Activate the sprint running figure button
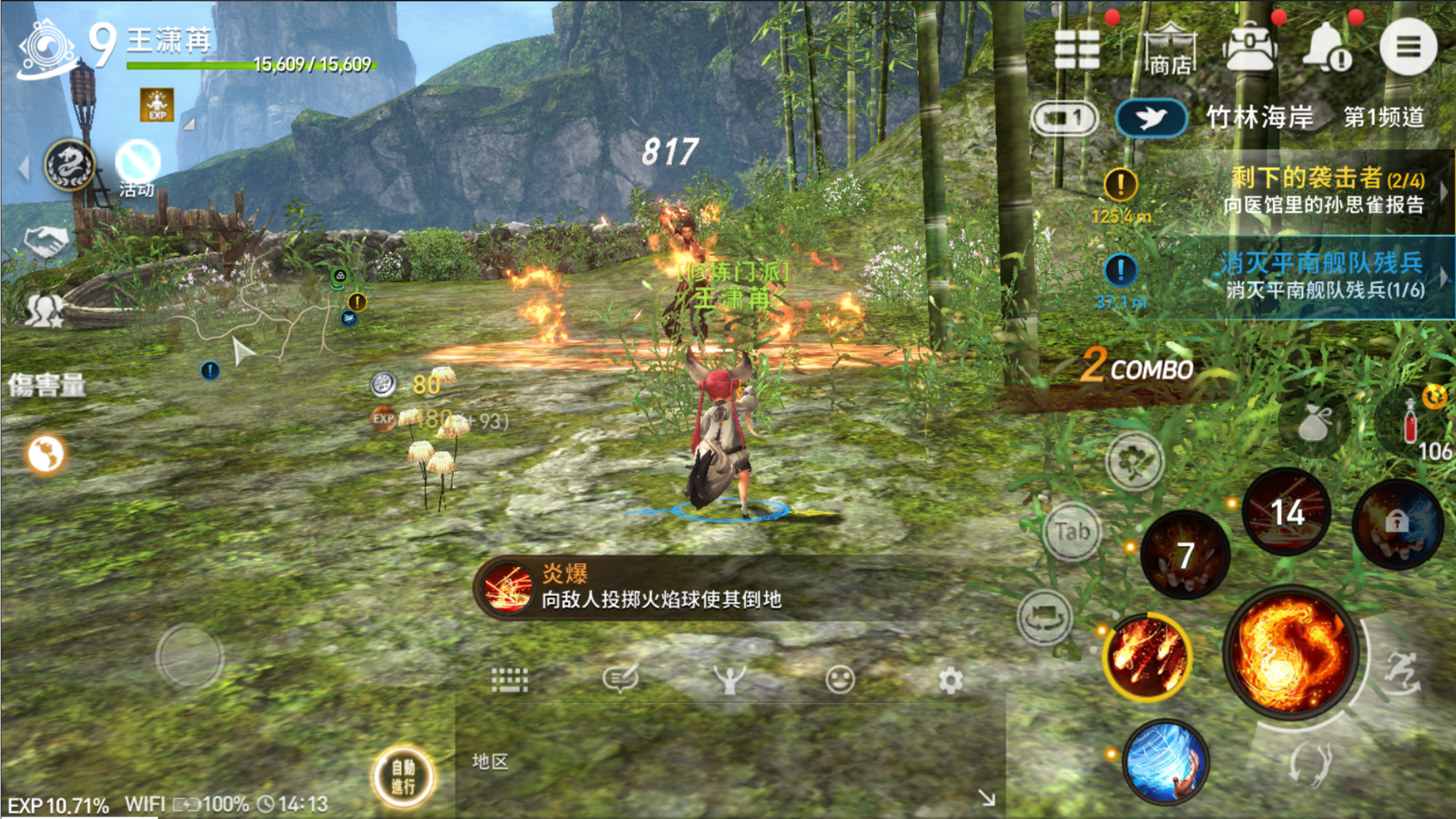The width and height of the screenshot is (1456, 819). coord(1402,672)
